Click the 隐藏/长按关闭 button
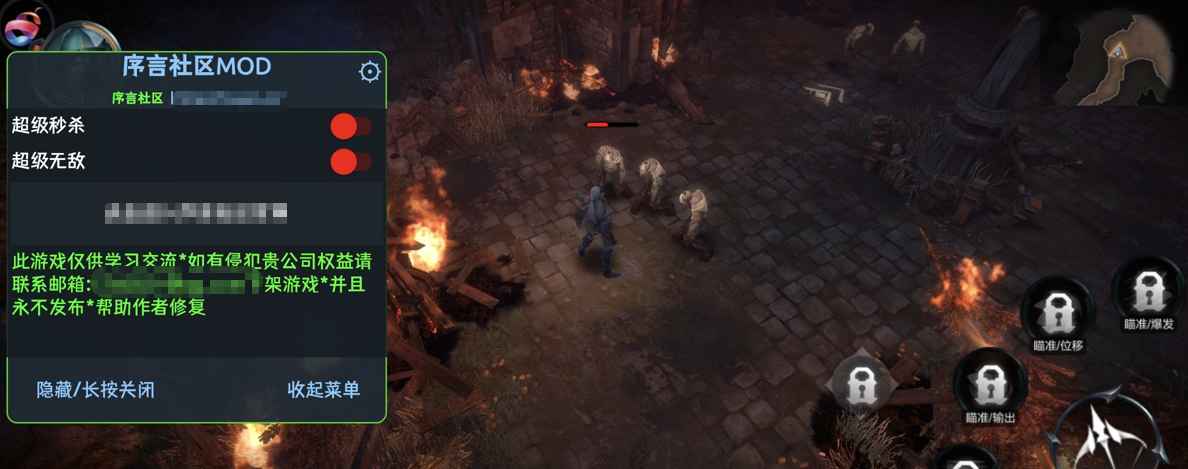1188x469 pixels. 96,390
